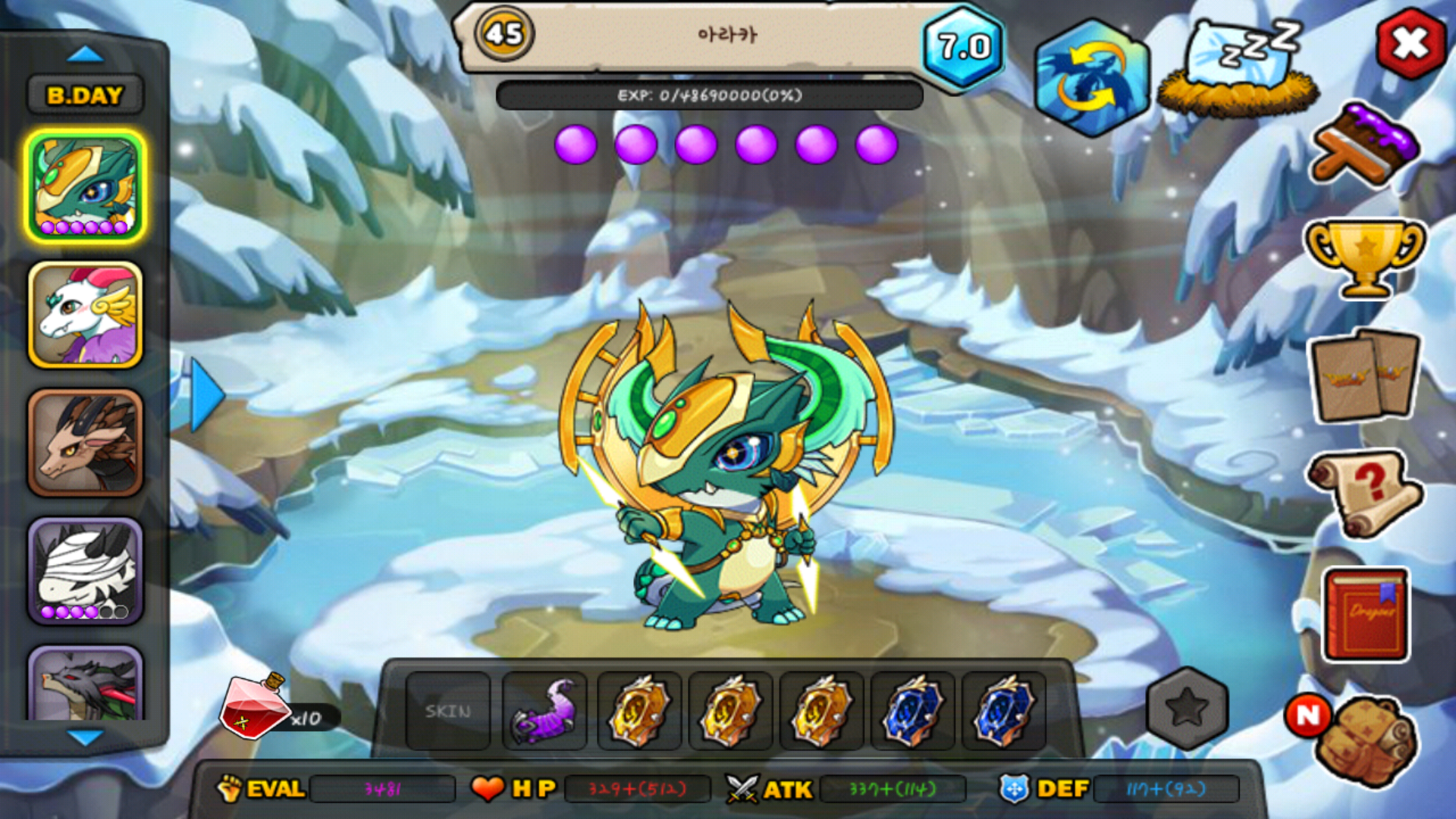
Task: Choose the white pink-maned dragon portrait
Action: [85, 315]
